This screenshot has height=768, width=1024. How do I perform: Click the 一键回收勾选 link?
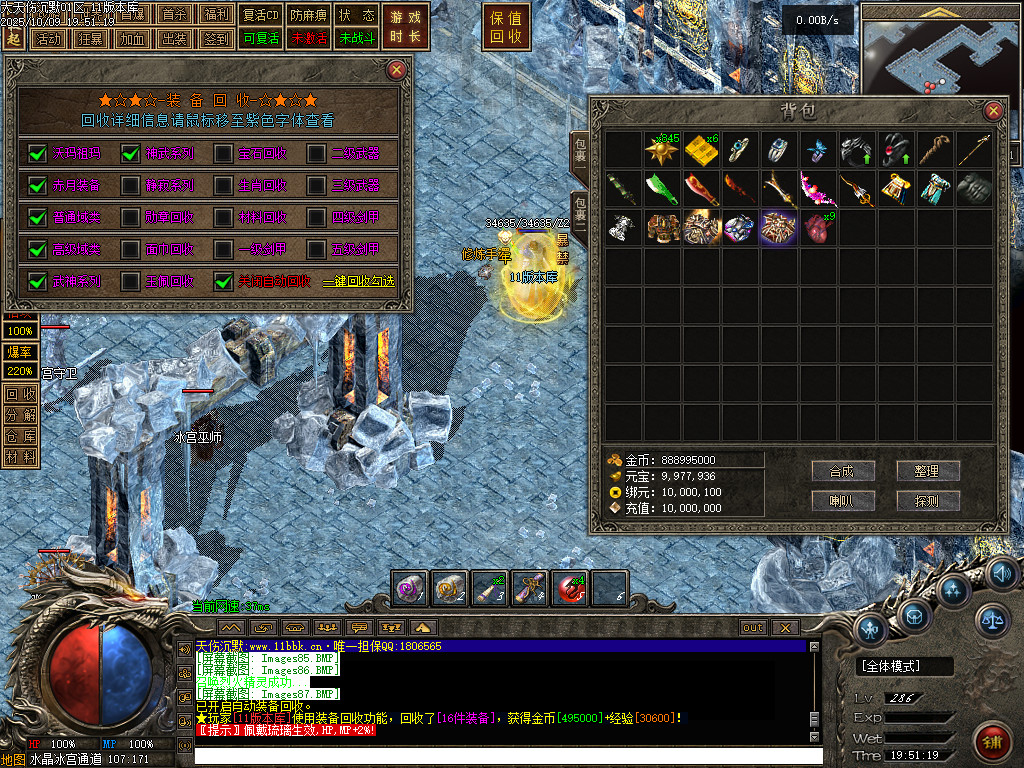click(358, 282)
